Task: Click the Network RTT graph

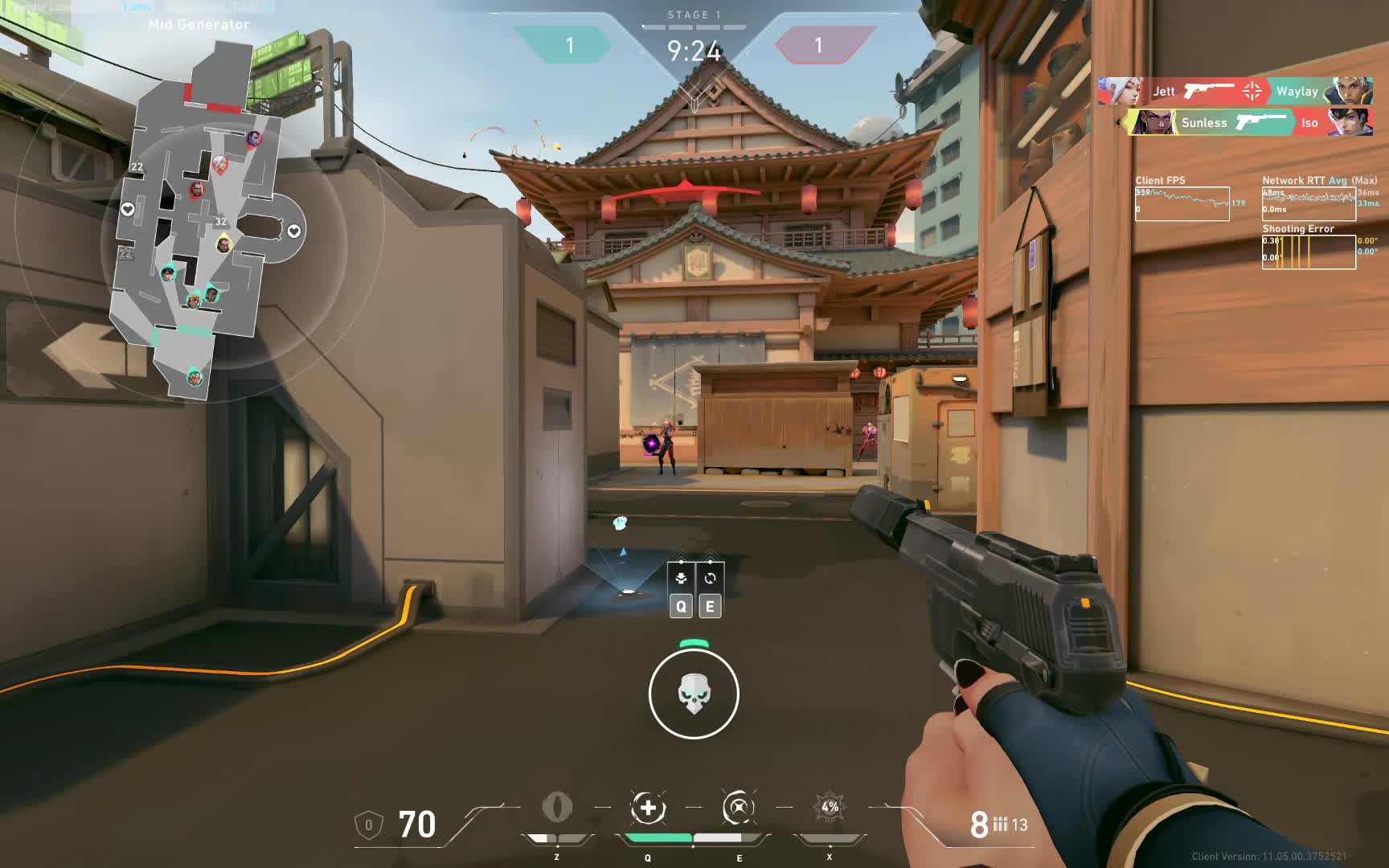Action: 1309,203
